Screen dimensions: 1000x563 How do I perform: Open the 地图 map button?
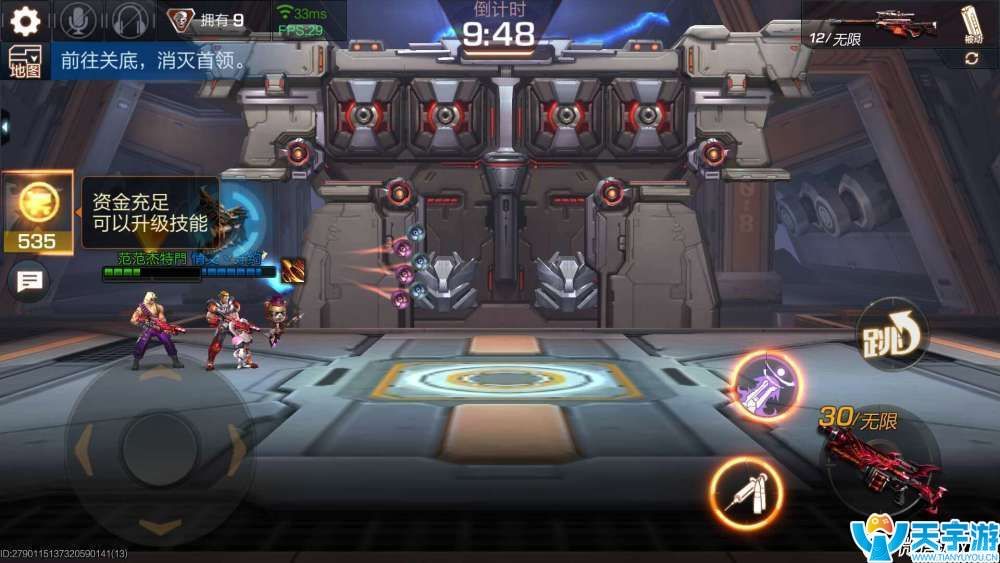23,61
